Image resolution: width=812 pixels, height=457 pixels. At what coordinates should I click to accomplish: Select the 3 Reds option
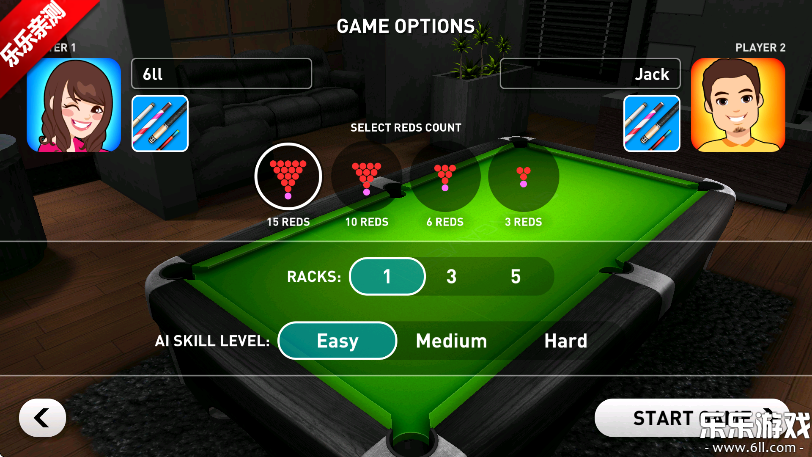[x=523, y=176]
